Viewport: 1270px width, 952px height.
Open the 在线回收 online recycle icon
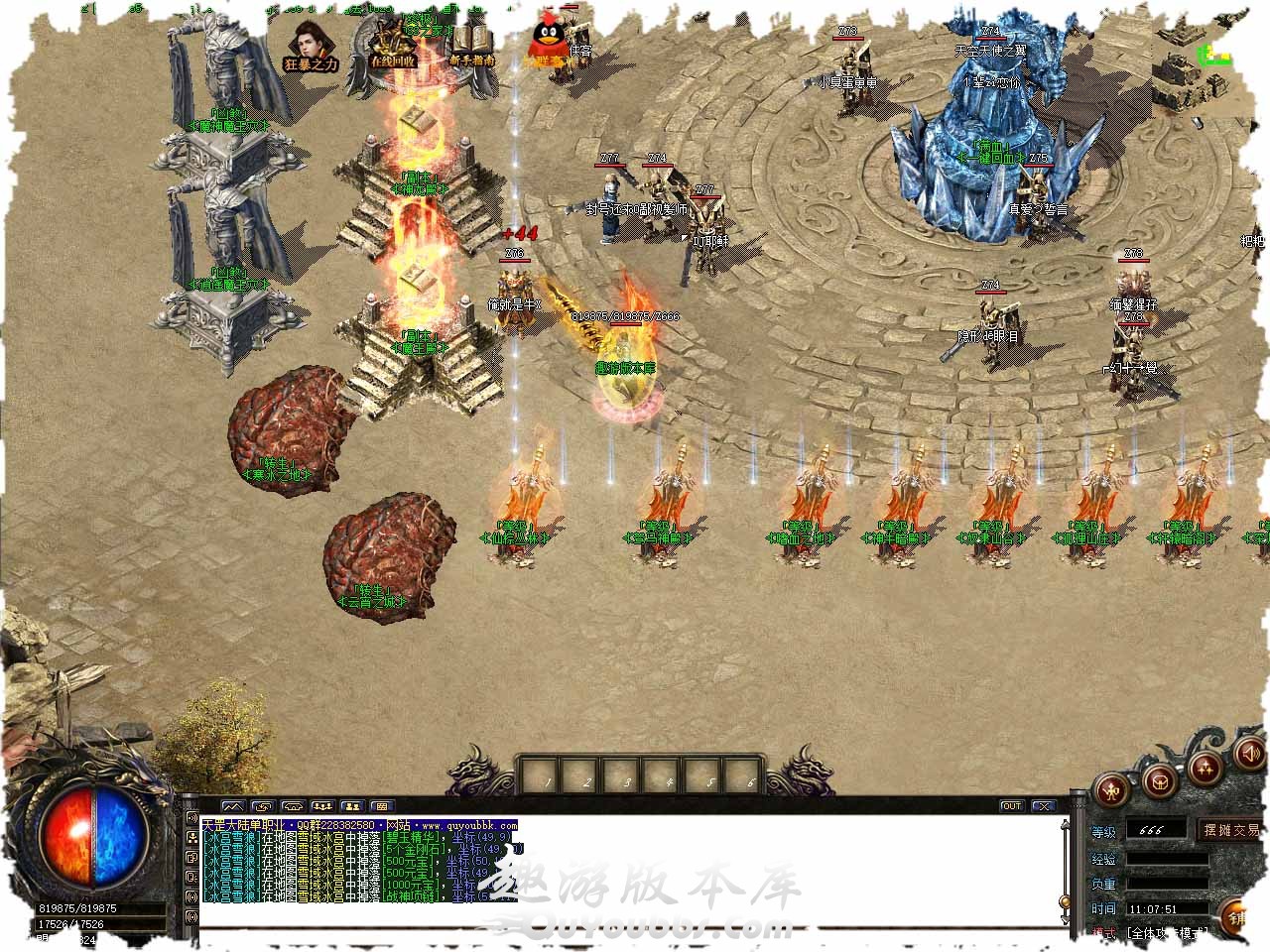click(392, 46)
